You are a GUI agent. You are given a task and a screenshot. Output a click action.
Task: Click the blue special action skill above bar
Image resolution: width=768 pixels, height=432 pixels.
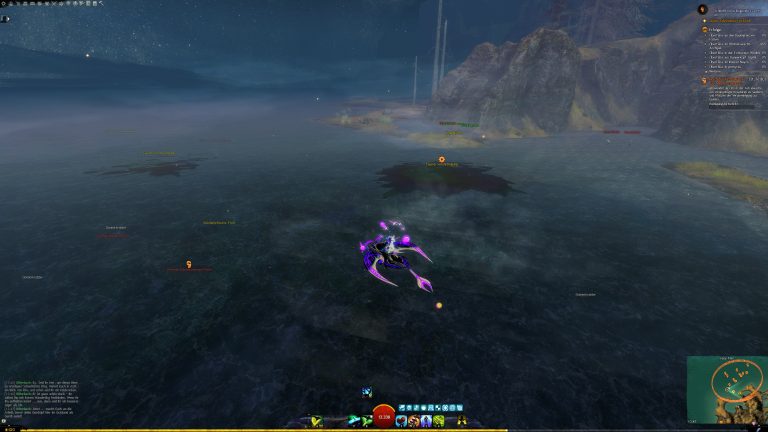click(x=368, y=392)
